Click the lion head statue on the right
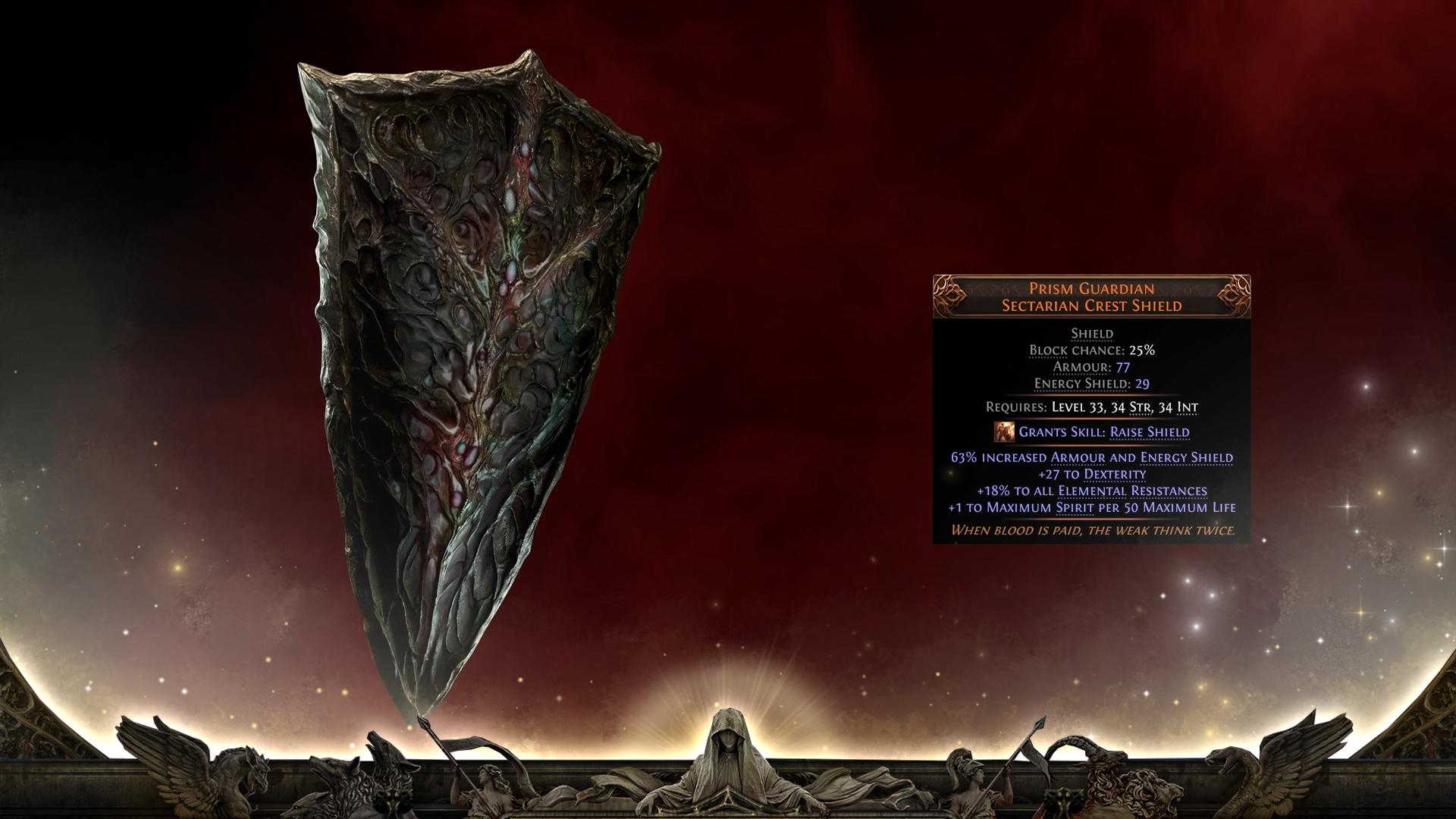Viewport: 1456px width, 819px height. [1156, 791]
